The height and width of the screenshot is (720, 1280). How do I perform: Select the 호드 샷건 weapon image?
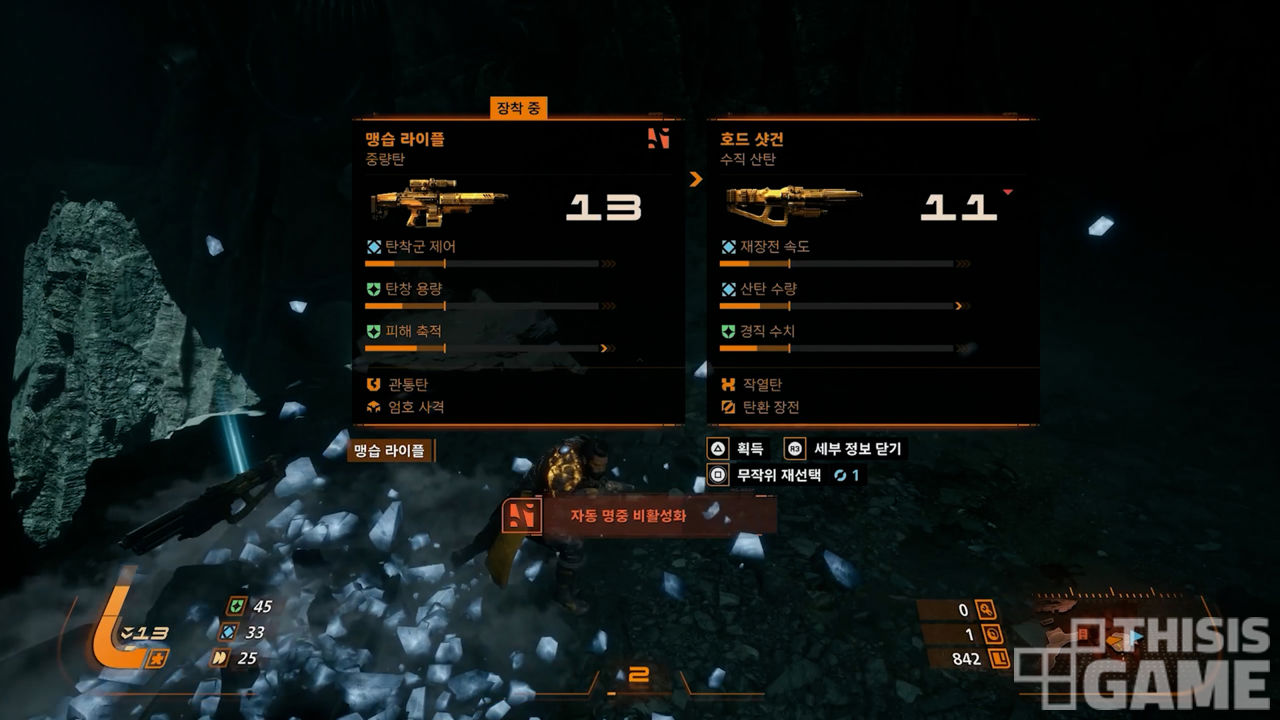point(793,204)
